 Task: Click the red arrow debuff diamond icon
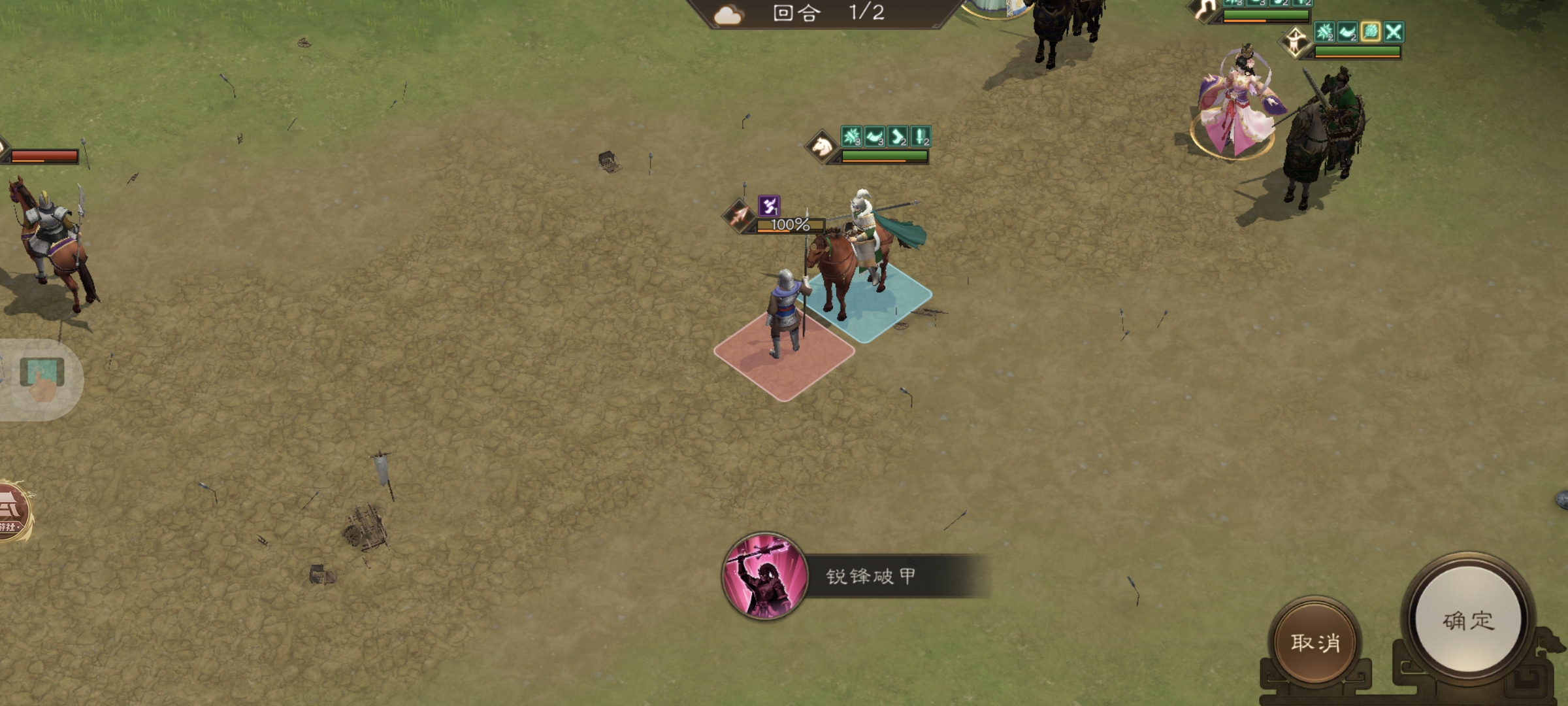pyautogui.click(x=739, y=216)
